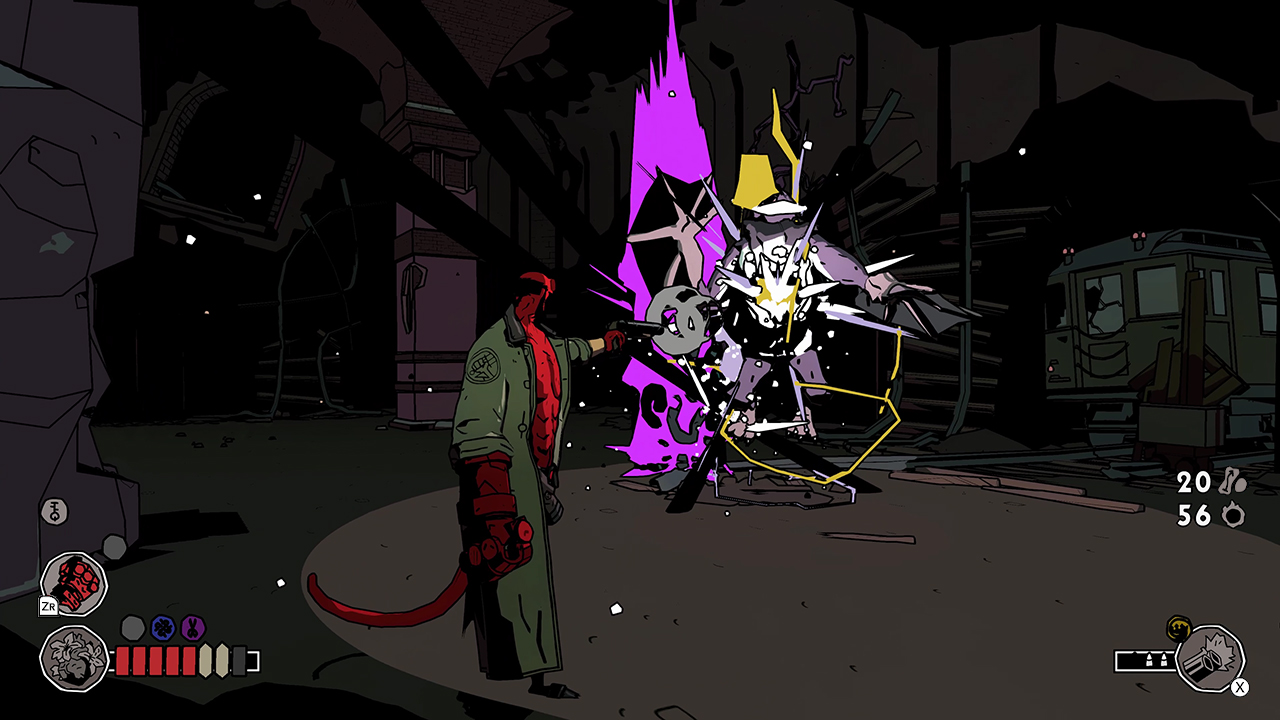The width and height of the screenshot is (1280, 720).
Task: Toggle the X button prompt on the gun
Action: tap(1239, 687)
